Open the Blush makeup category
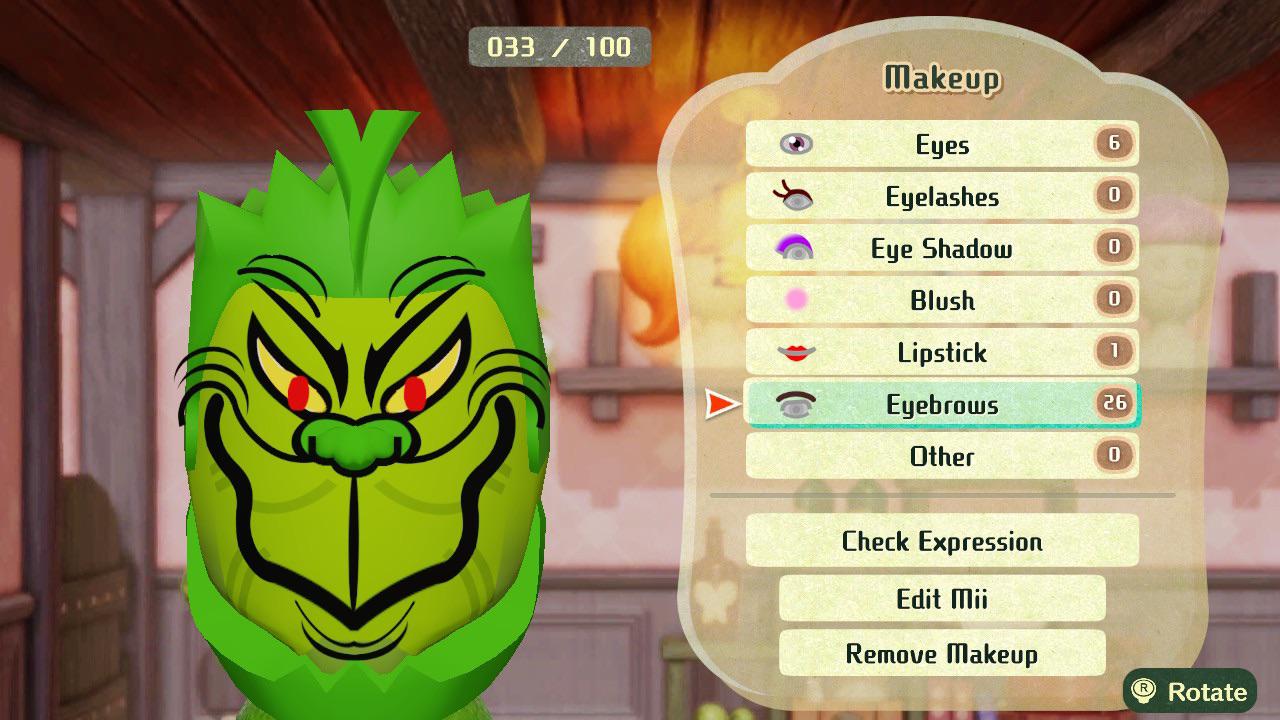 [941, 301]
